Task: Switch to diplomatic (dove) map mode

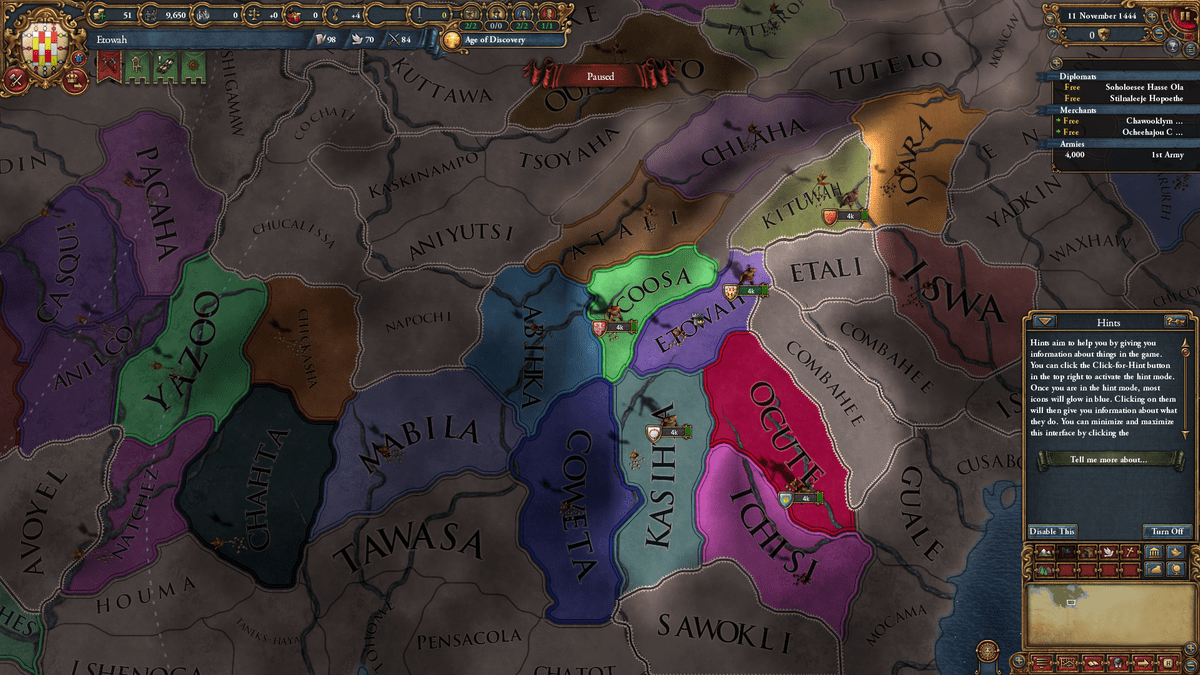Action: tap(1109, 552)
